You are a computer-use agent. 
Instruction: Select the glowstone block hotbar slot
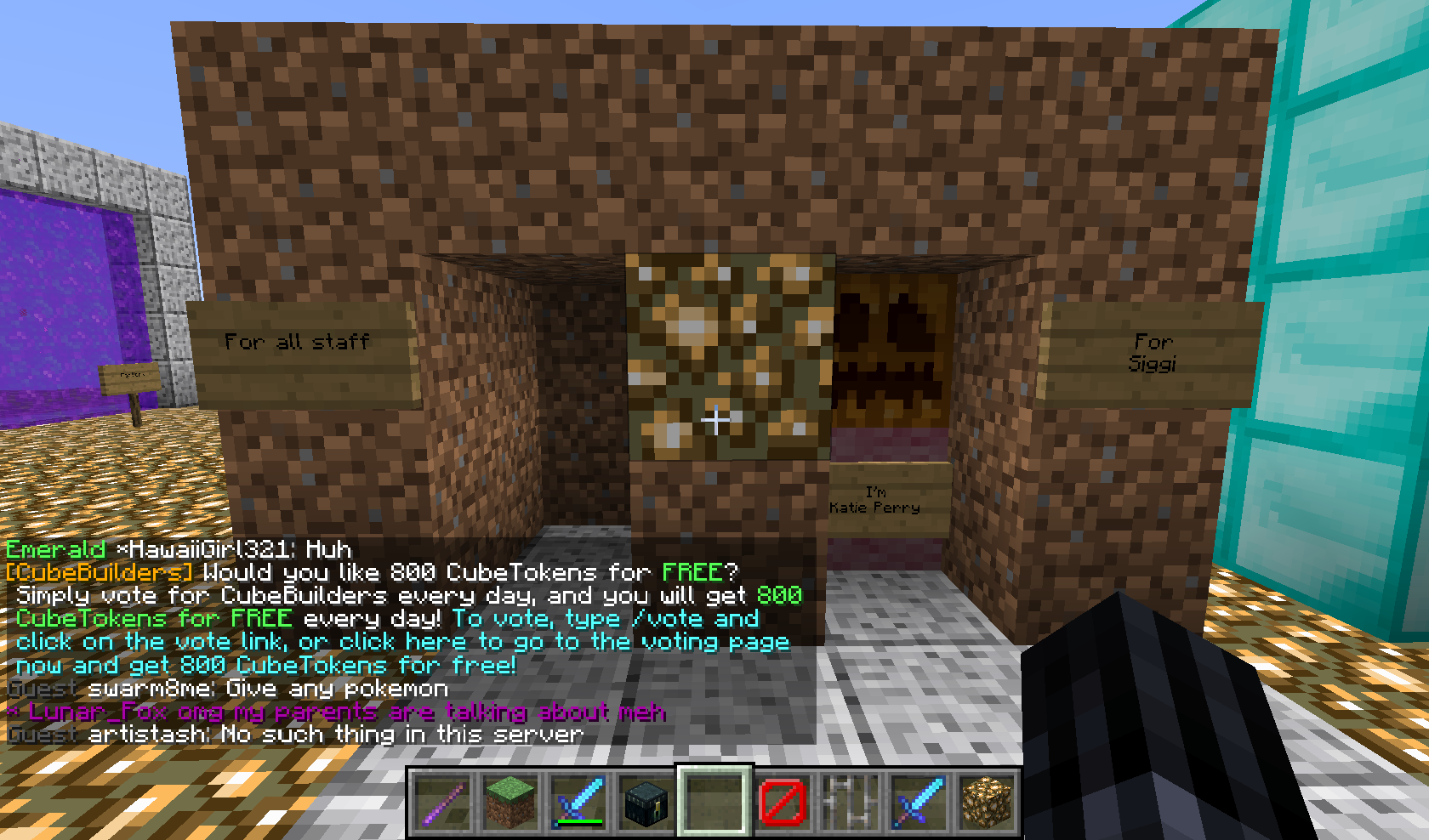point(987,802)
